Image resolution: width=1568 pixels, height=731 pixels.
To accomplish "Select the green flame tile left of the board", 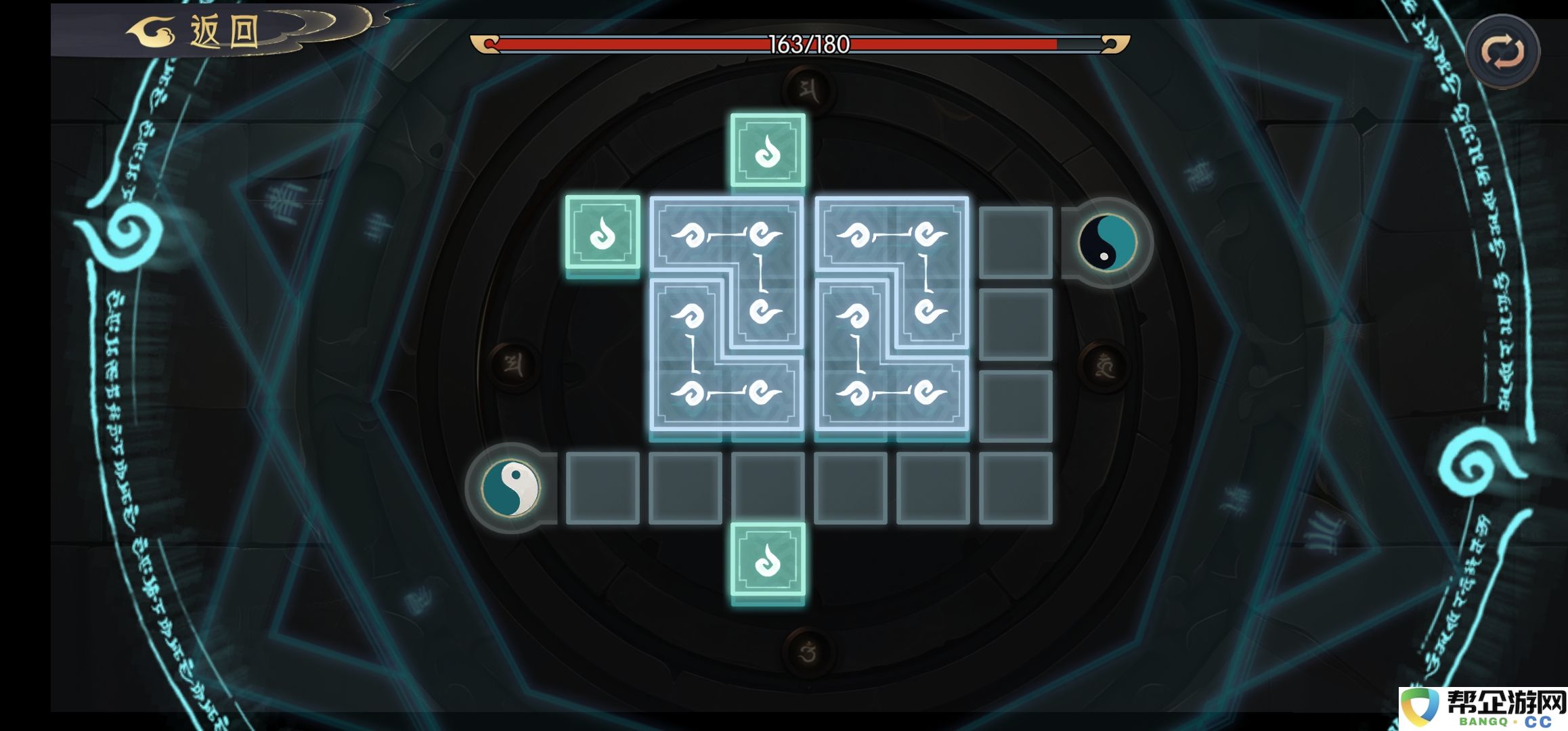I will coord(603,233).
